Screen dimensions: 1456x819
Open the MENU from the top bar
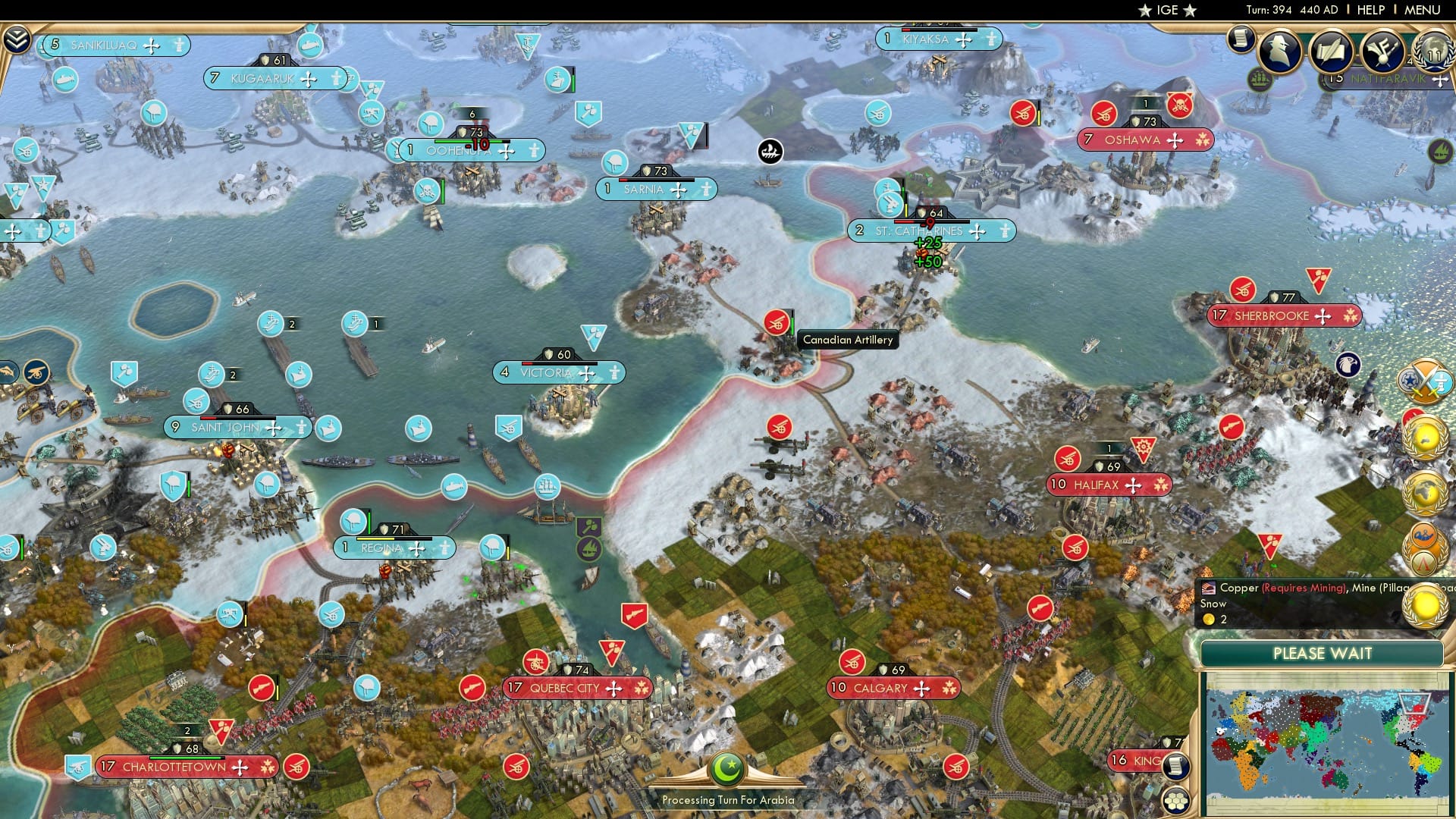(1425, 9)
